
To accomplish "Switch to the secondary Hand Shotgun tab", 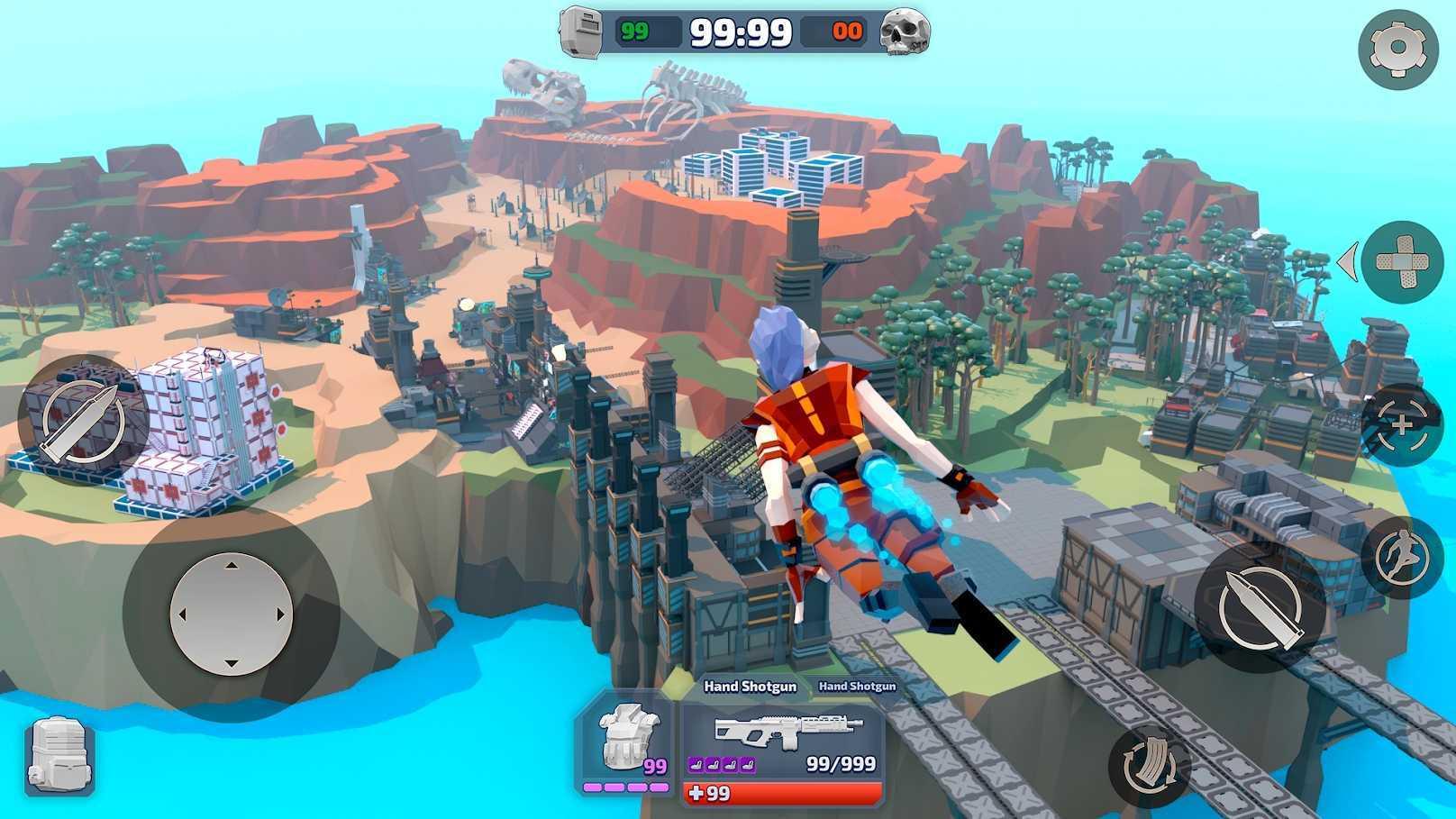I will (856, 686).
